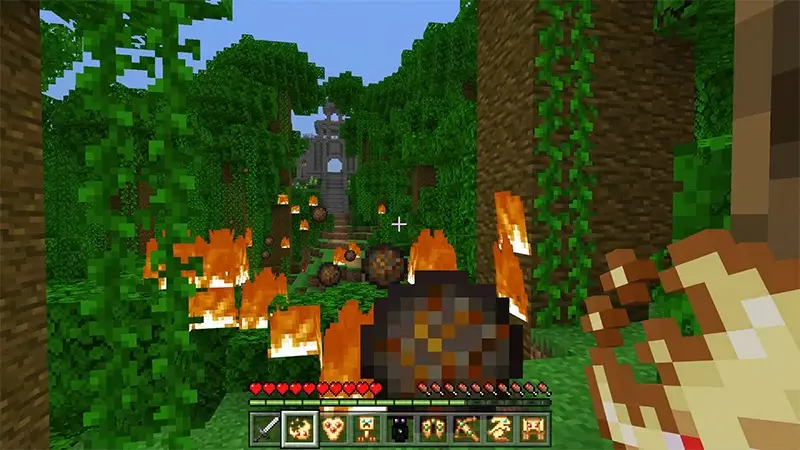
Task: Select the swirl-shaped item slot
Action: 502,428
